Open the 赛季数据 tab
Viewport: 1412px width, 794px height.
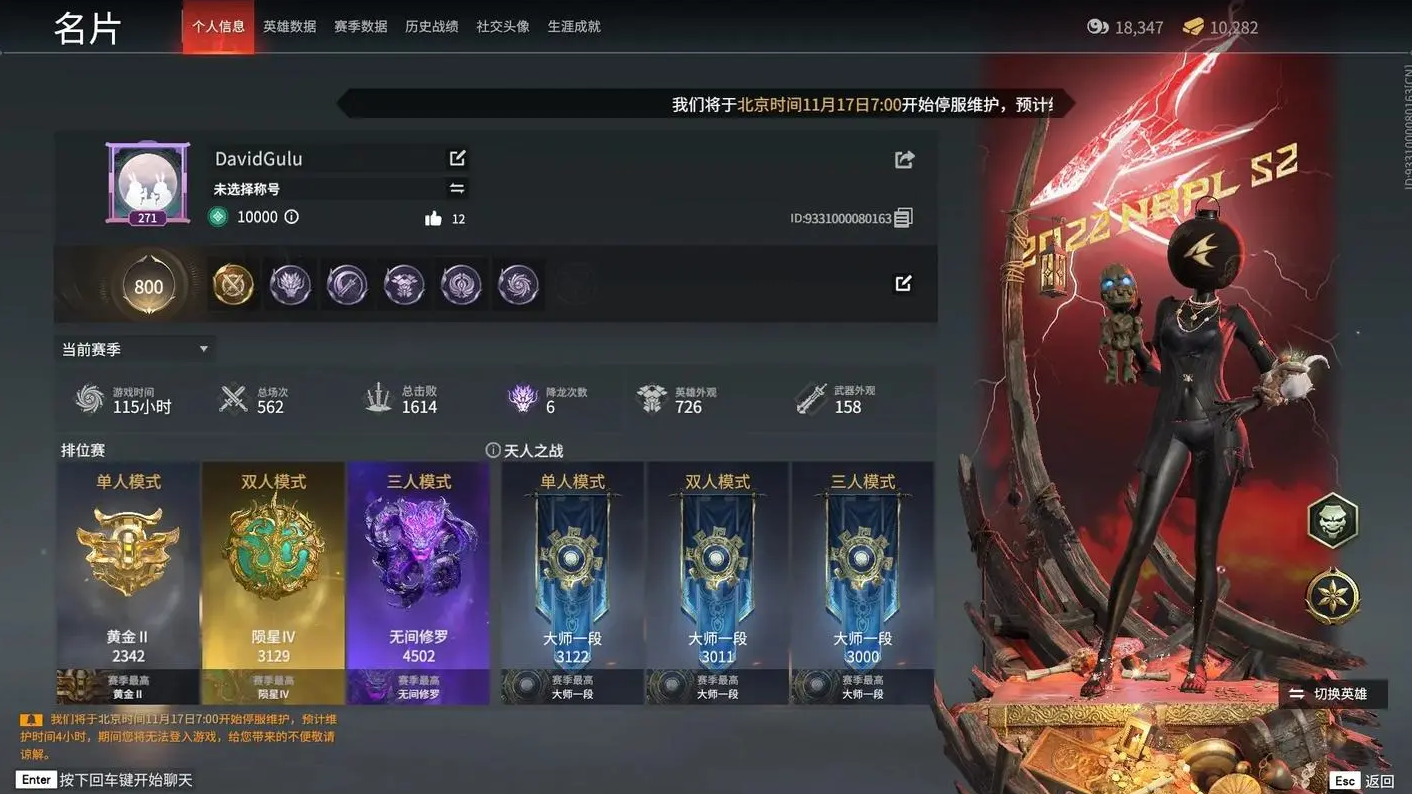coord(360,27)
